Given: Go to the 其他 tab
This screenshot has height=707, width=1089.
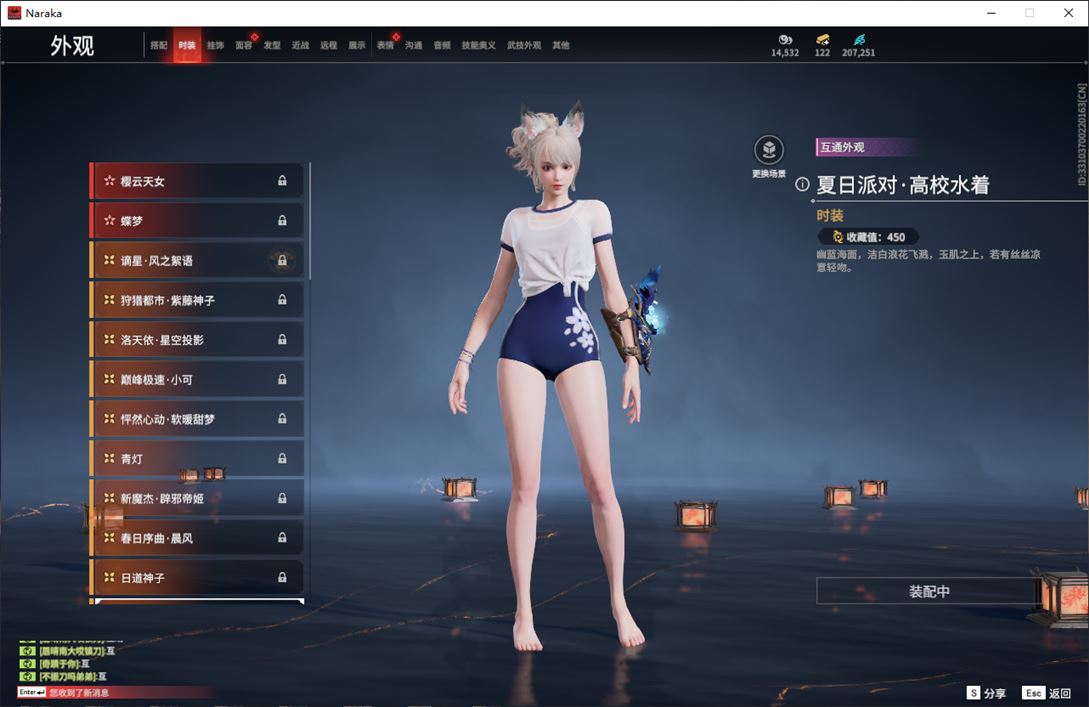Looking at the screenshot, I should click(561, 46).
